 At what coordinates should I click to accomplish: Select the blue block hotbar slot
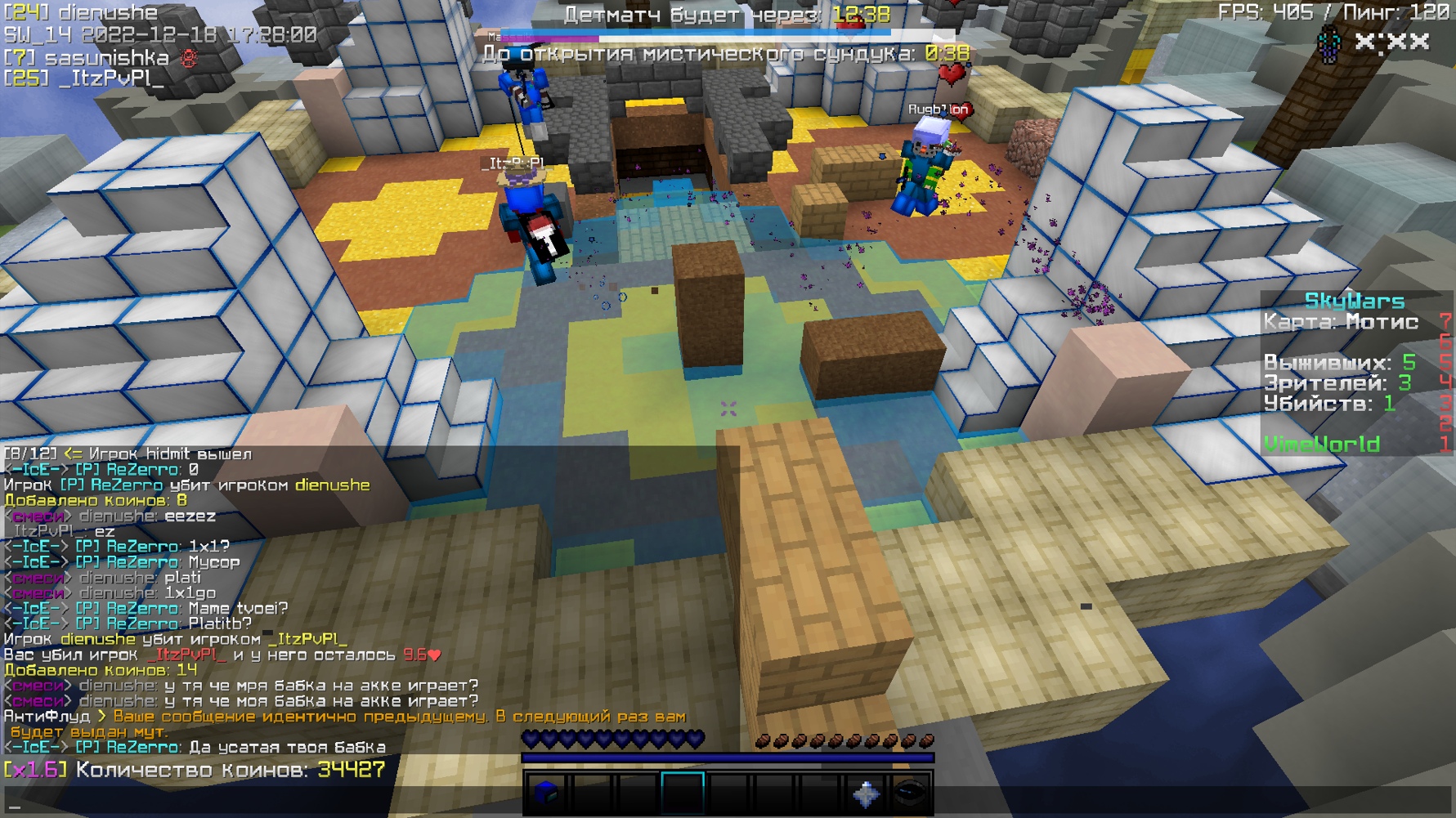point(546,792)
